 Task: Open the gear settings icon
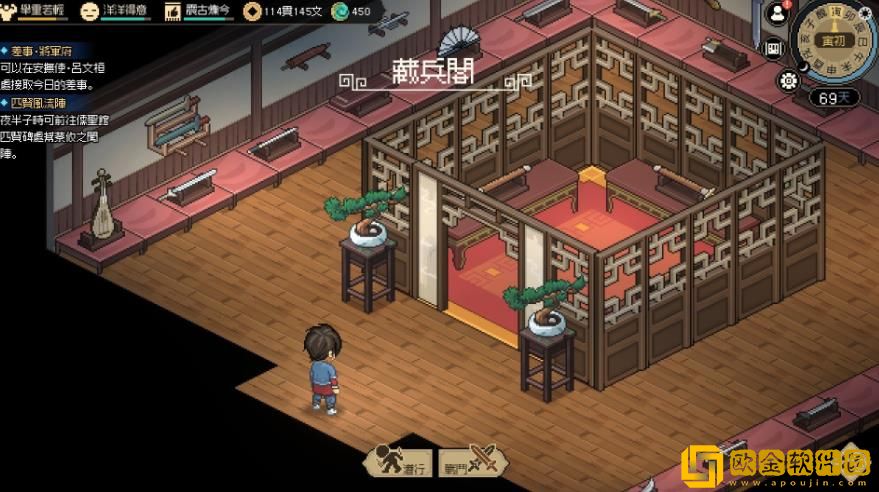tap(788, 80)
